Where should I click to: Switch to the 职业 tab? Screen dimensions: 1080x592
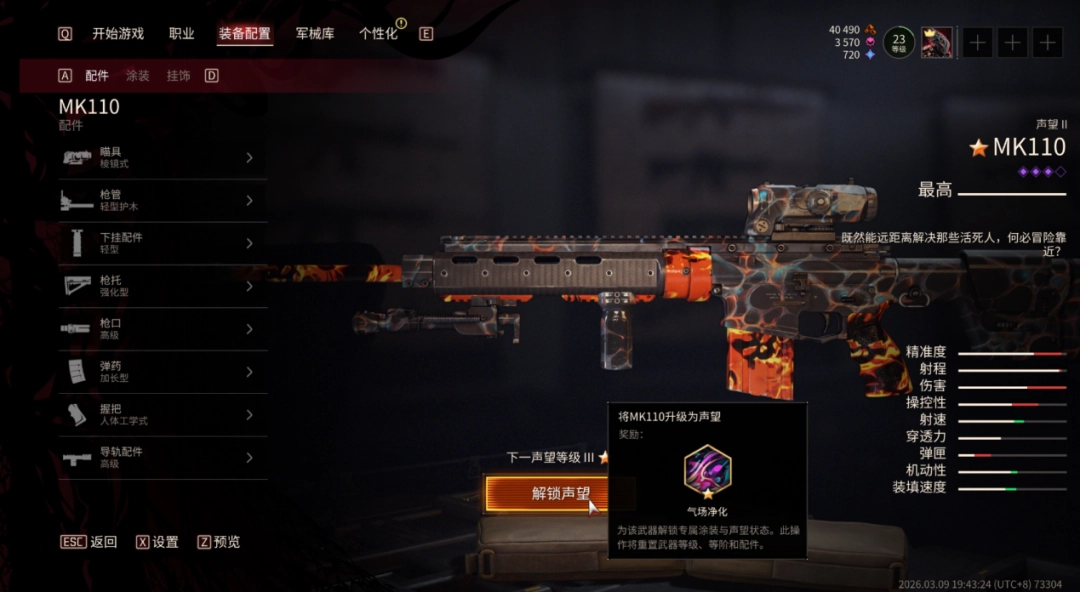(x=182, y=34)
